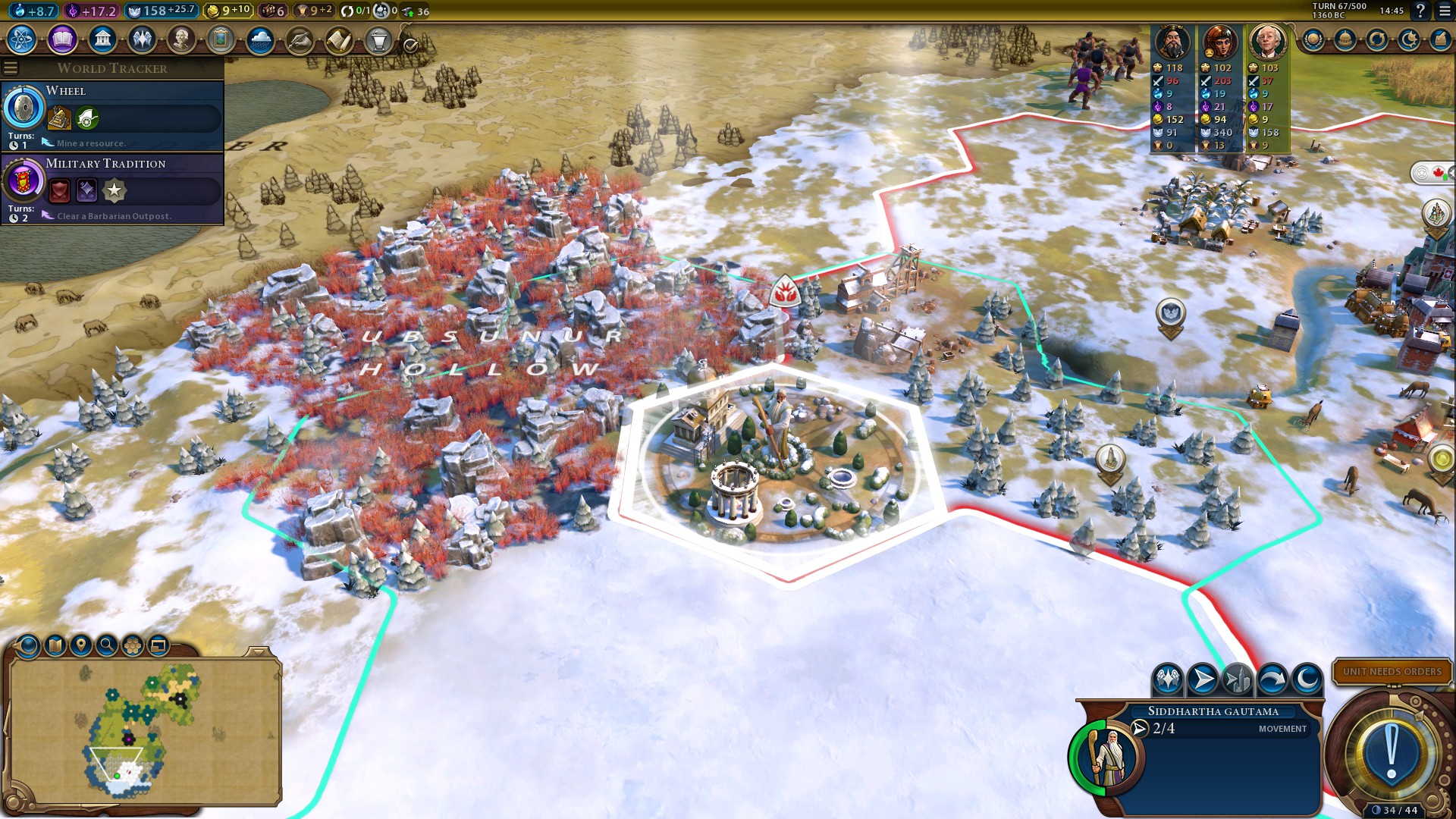The image size is (1456, 819).
Task: Select the bearded leader portrait in the diplomacy ribbon
Action: click(1172, 42)
